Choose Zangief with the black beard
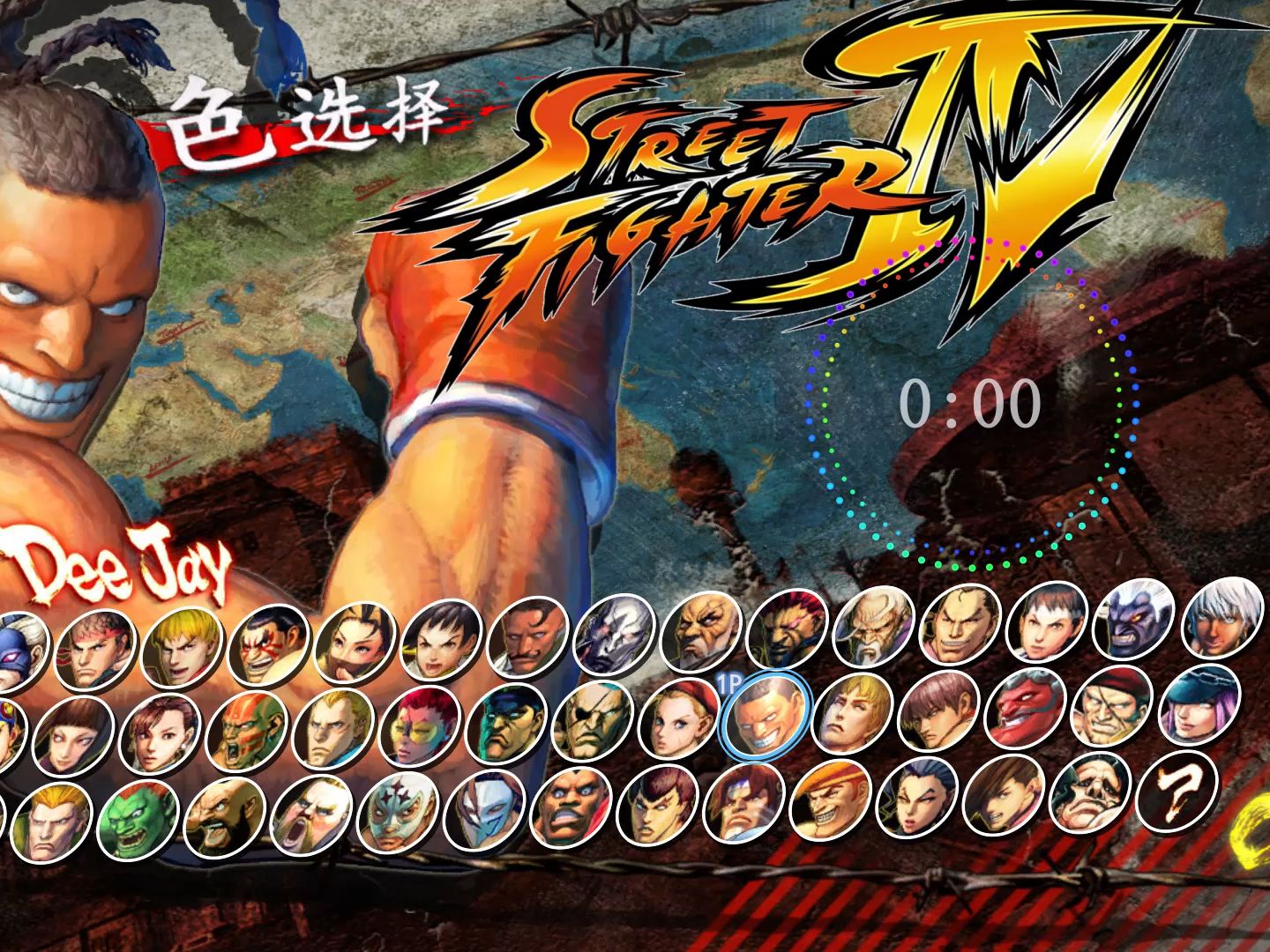1270x952 pixels. tap(226, 817)
